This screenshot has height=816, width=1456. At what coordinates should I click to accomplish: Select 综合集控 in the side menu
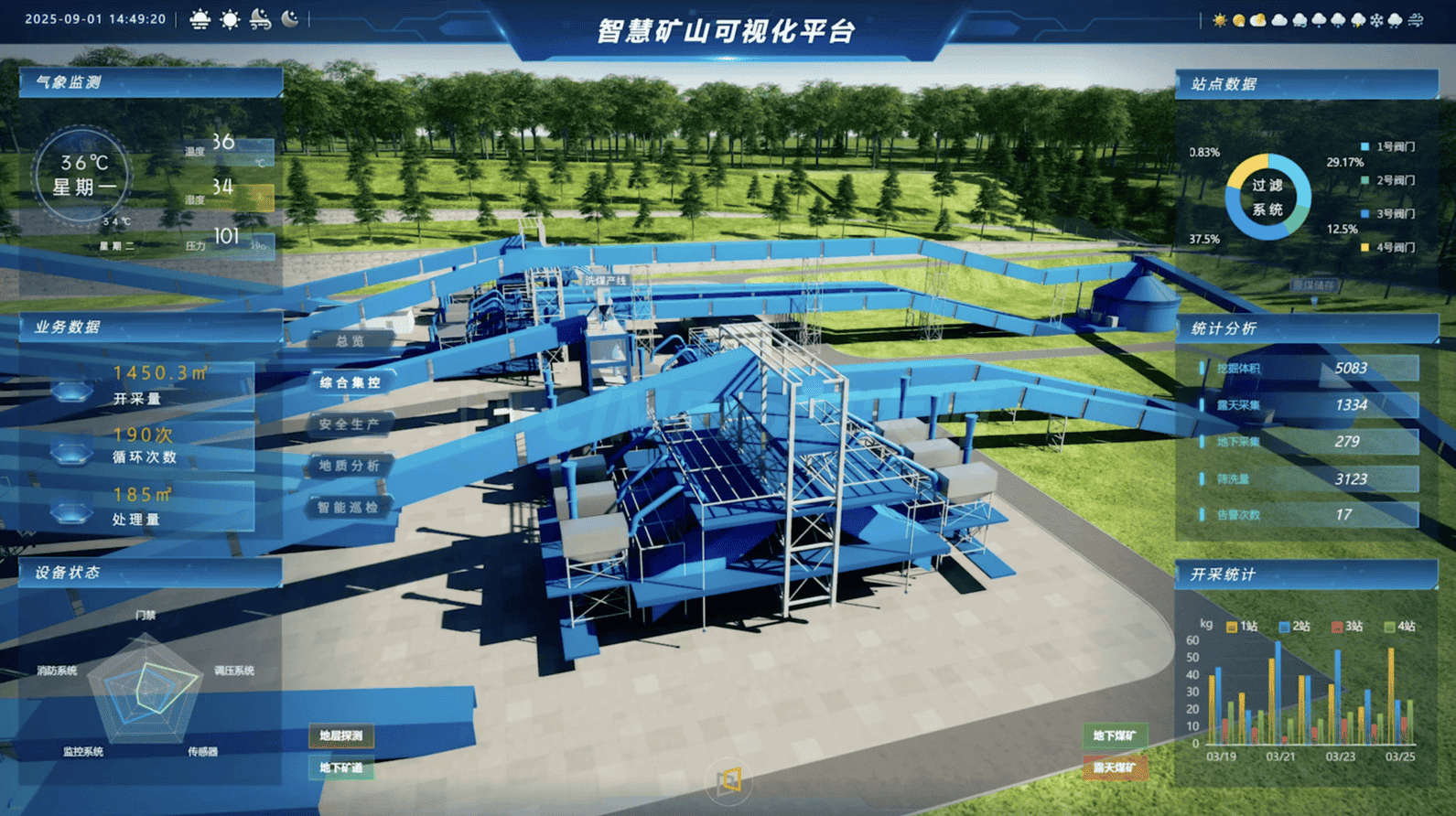351,382
